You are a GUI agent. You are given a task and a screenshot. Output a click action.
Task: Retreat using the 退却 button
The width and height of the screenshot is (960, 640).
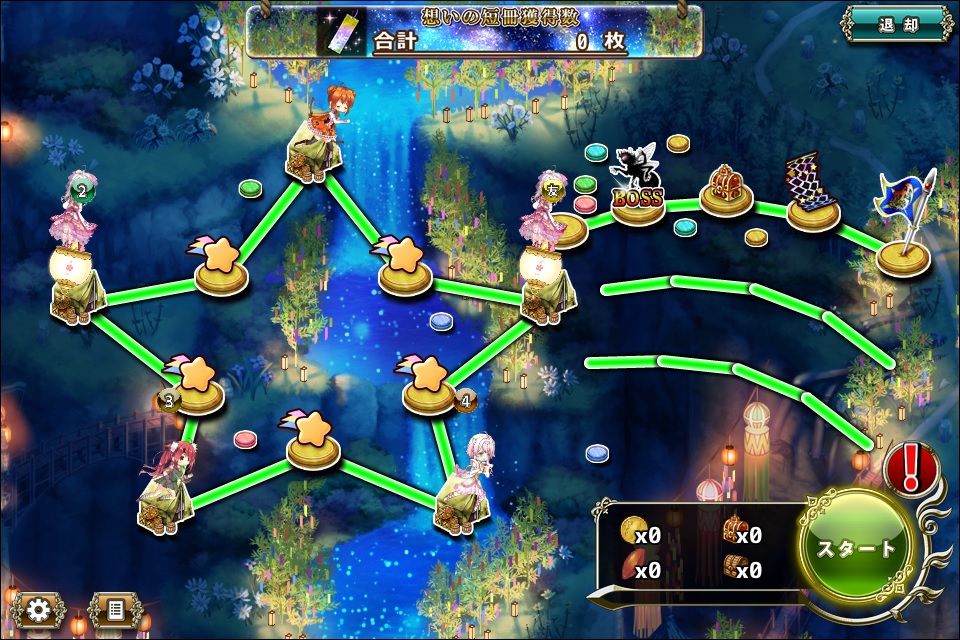(x=895, y=24)
